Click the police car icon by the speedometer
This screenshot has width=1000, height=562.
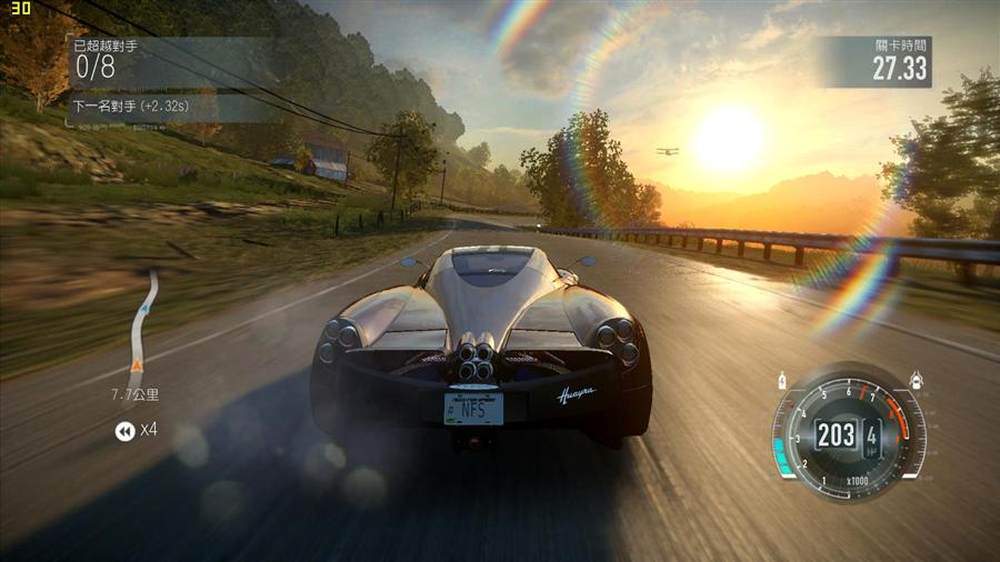(914, 379)
